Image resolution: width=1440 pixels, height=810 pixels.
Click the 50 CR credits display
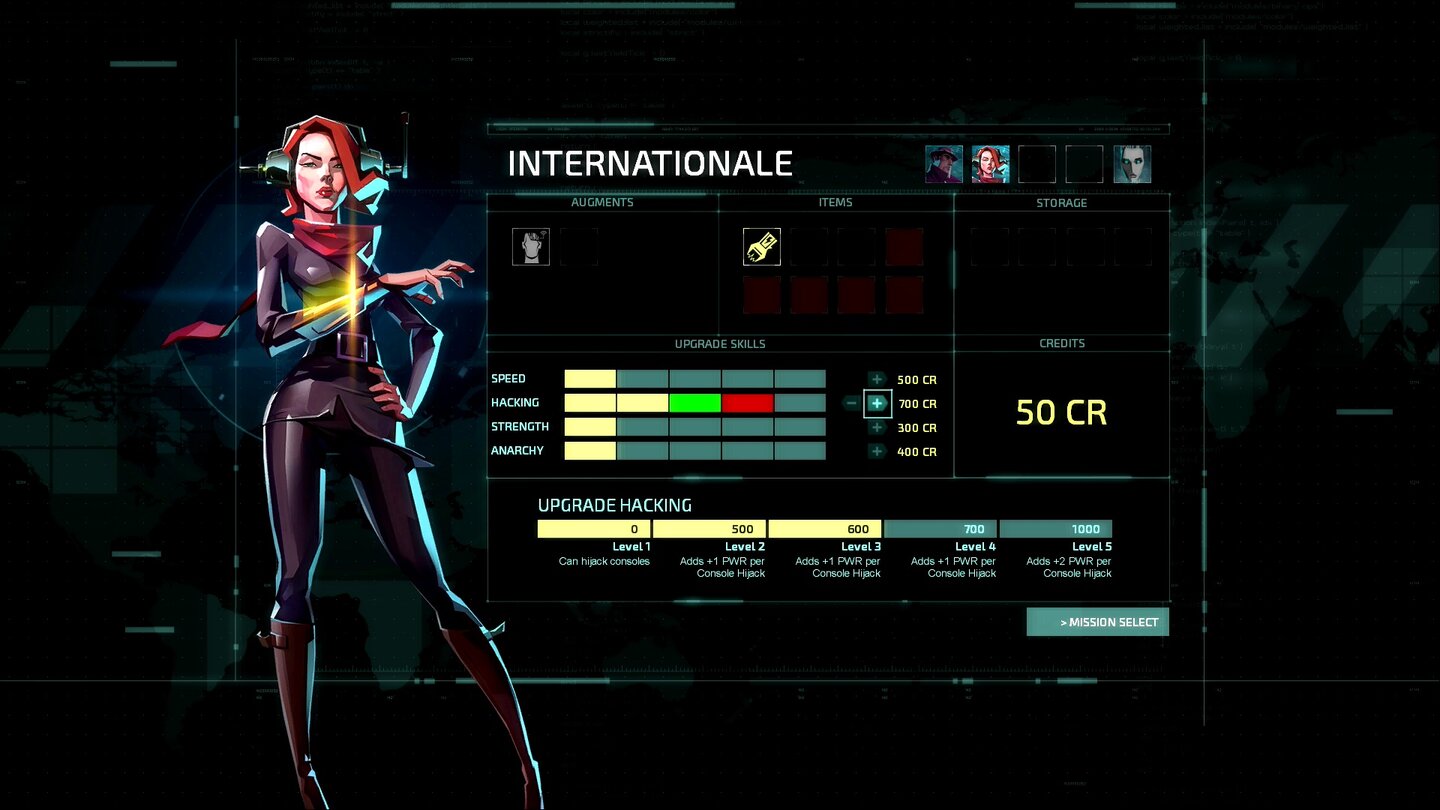(1062, 413)
